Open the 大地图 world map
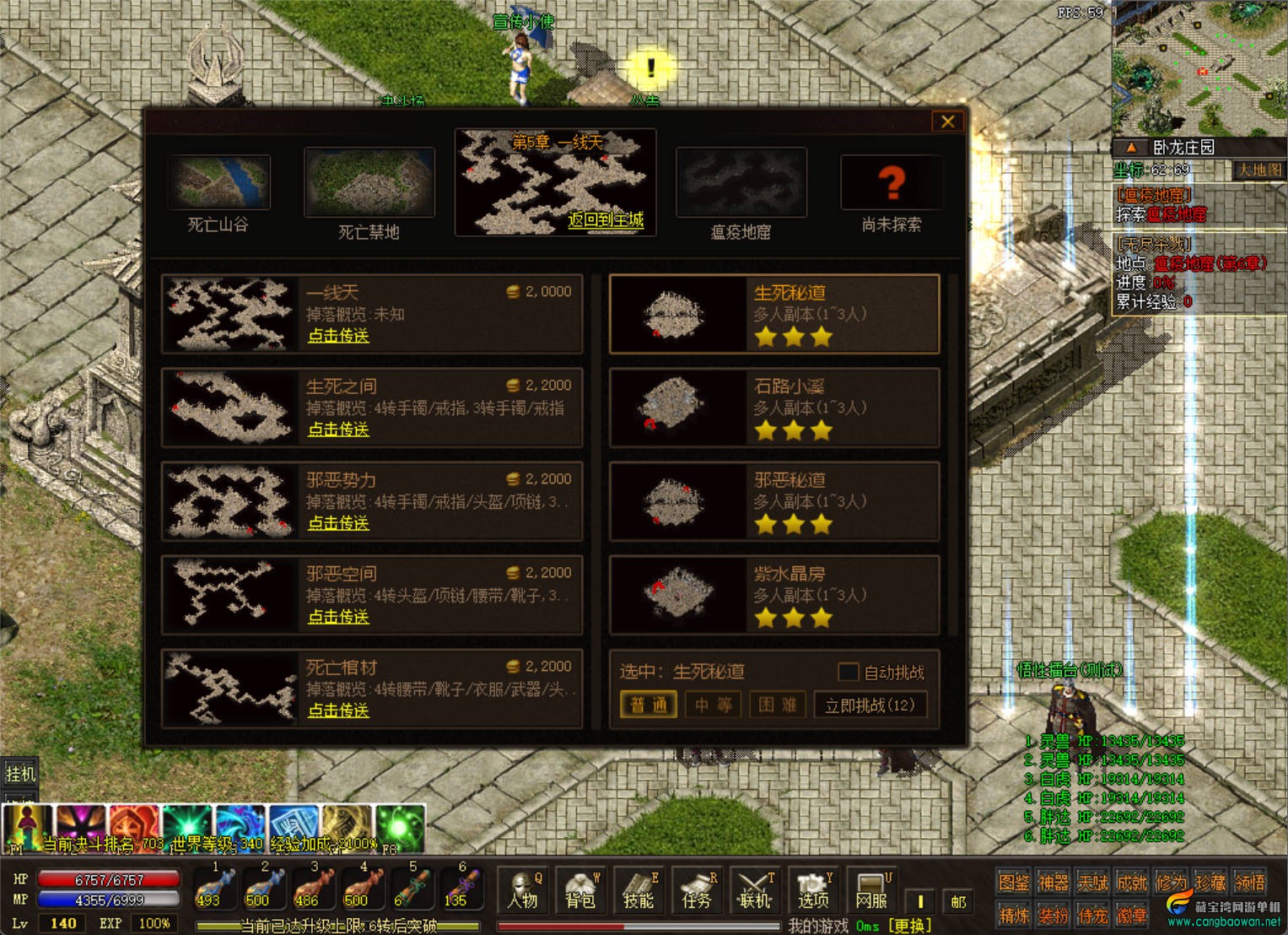The width and height of the screenshot is (1288, 935). point(1258,170)
